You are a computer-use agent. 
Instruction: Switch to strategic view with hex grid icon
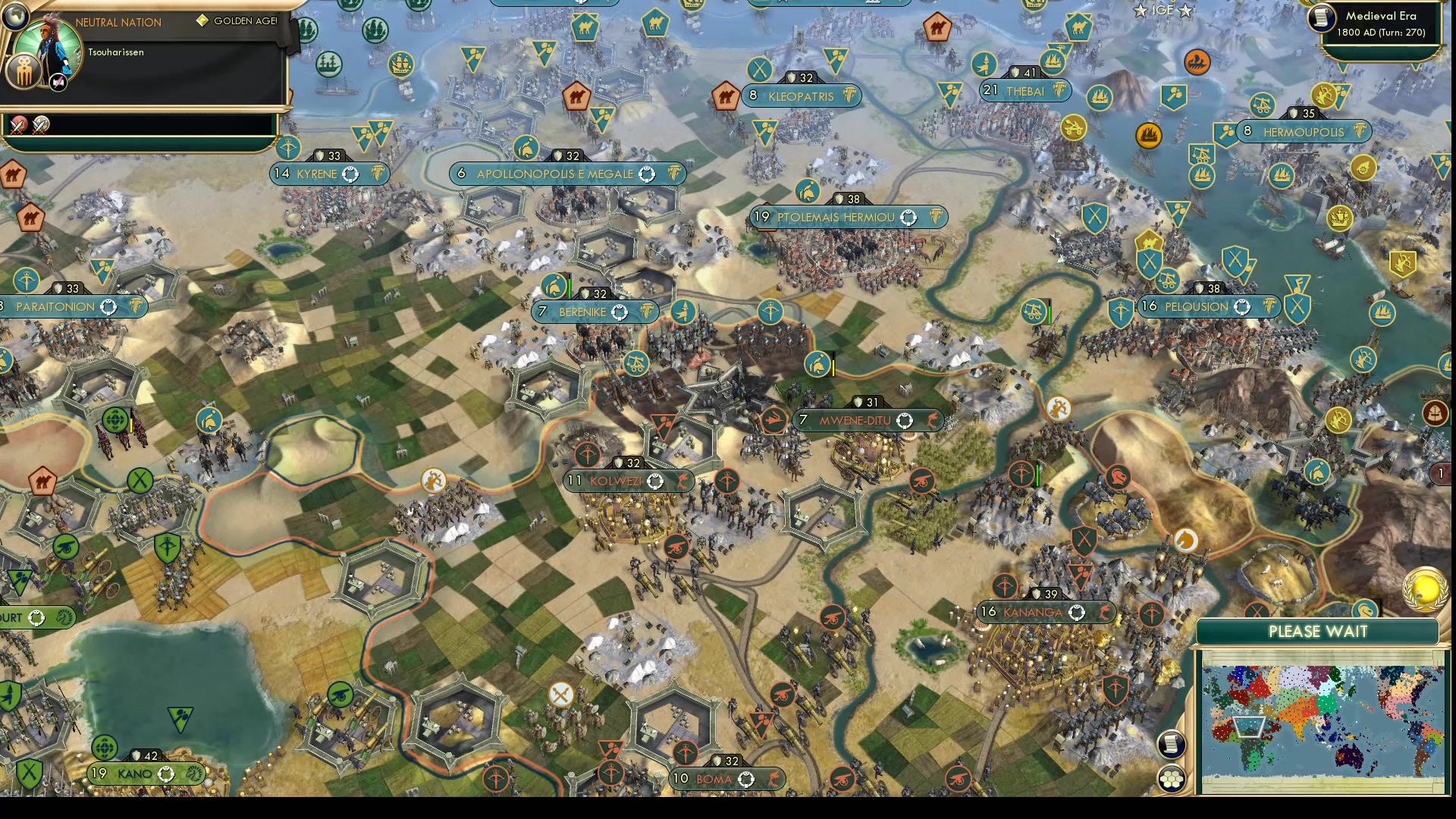(1172, 777)
